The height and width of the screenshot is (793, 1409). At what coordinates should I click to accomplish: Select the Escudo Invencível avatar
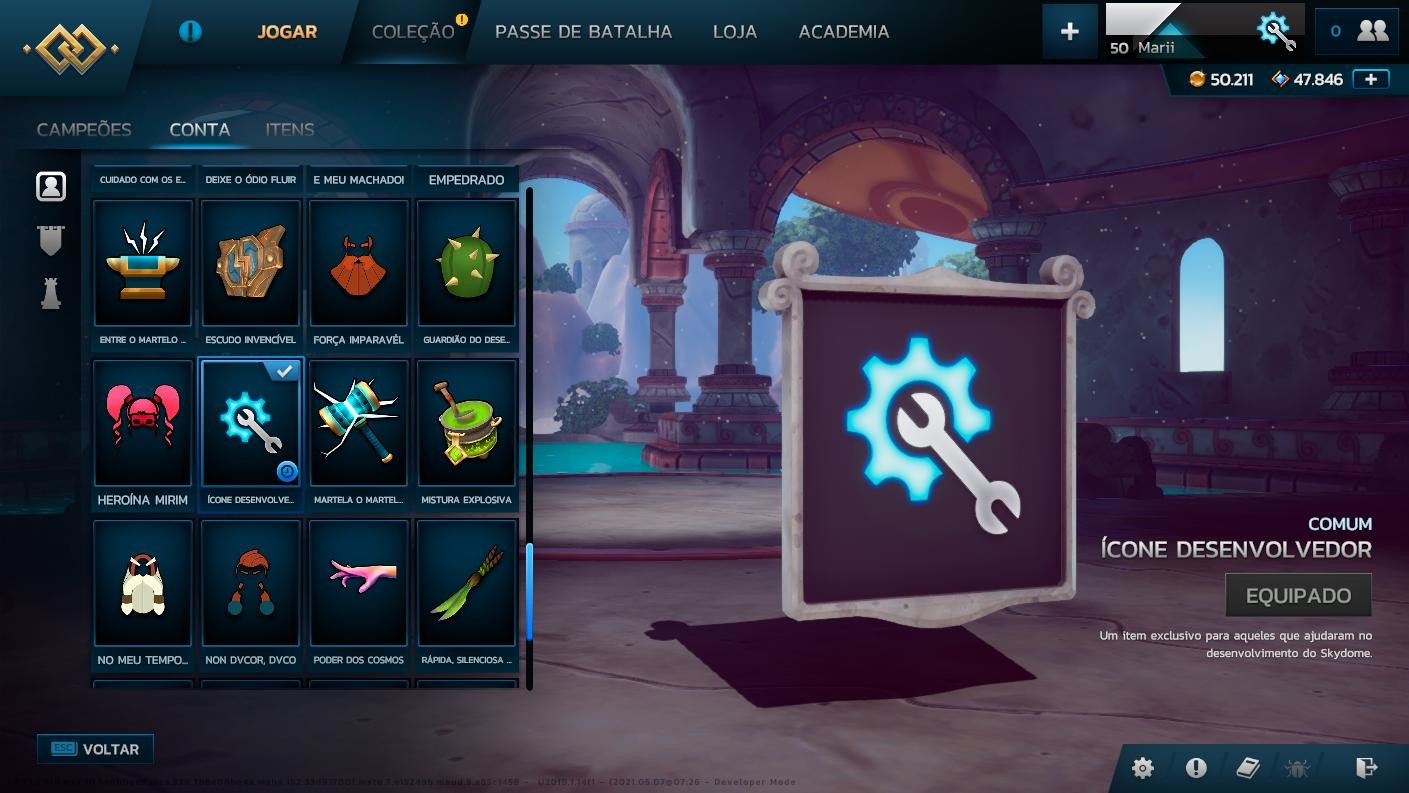pyautogui.click(x=250, y=263)
